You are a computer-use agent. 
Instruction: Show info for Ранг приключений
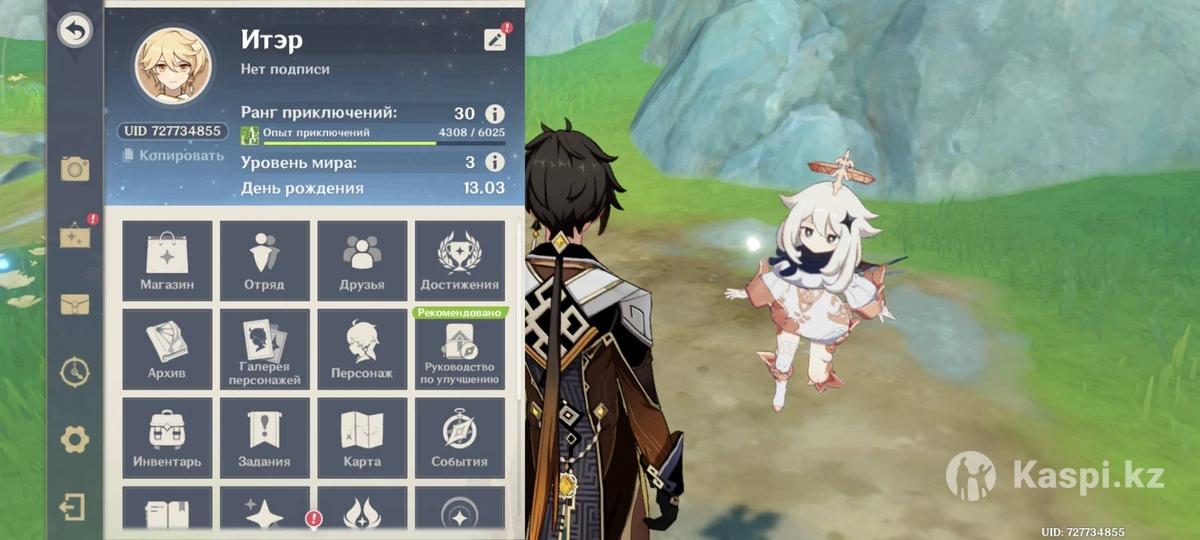coord(494,113)
